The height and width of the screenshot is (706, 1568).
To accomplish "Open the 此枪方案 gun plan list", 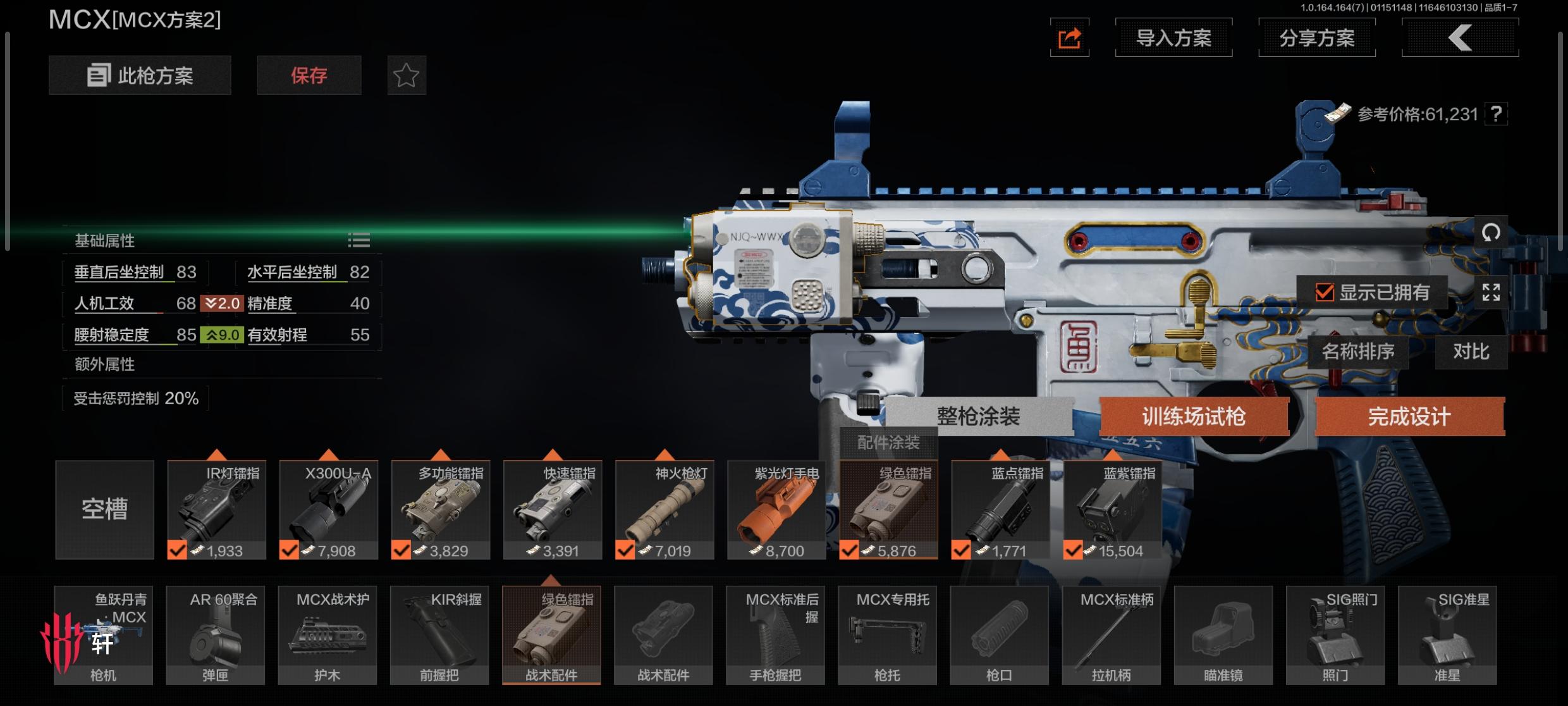I will pyautogui.click(x=140, y=76).
